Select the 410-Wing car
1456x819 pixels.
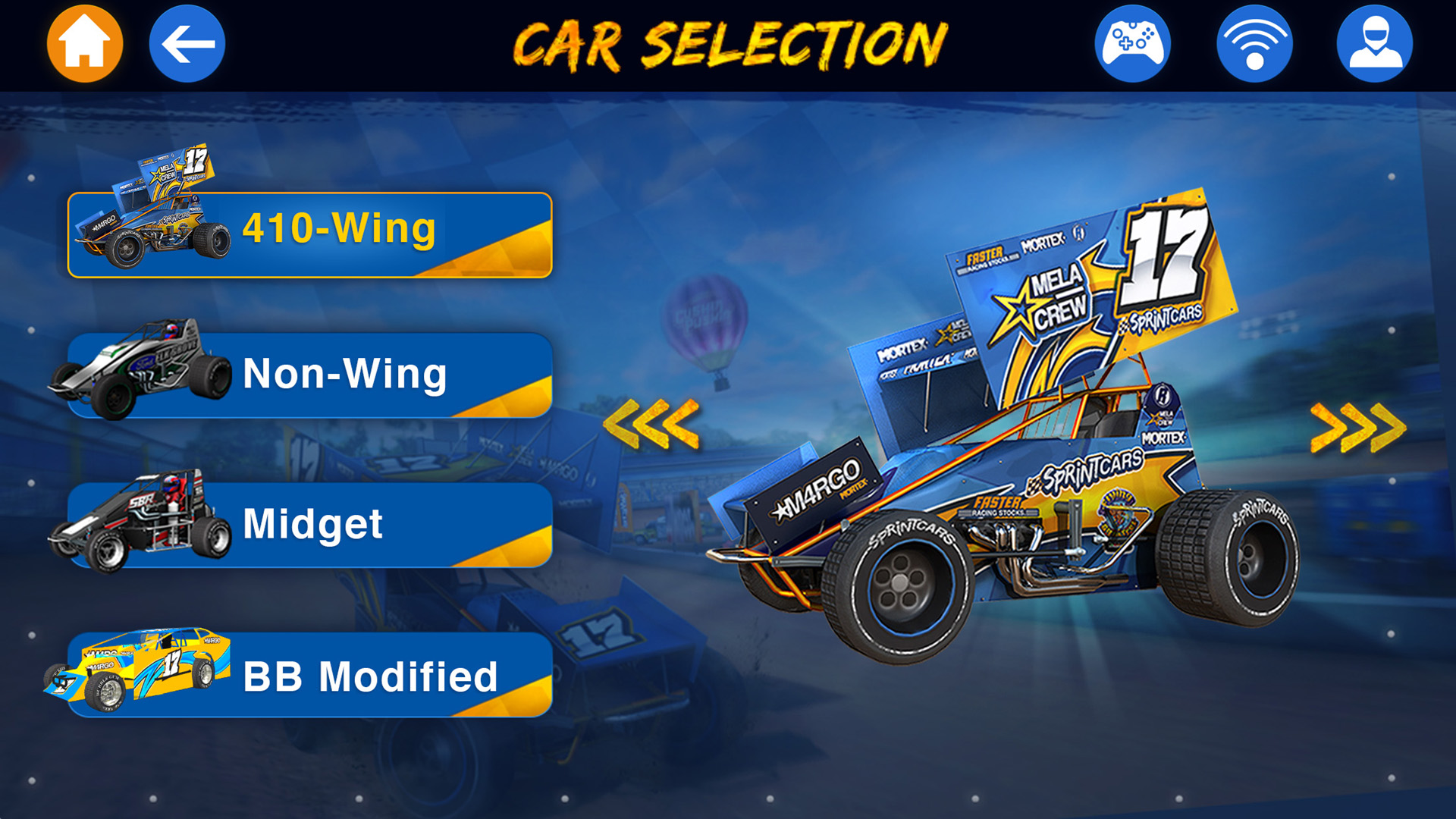[341, 235]
